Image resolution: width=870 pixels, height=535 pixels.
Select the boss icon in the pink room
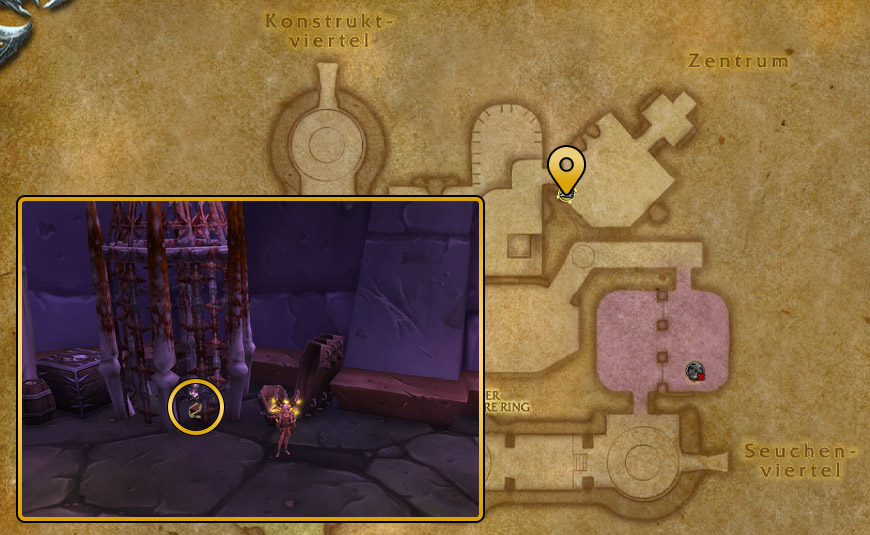coord(695,372)
